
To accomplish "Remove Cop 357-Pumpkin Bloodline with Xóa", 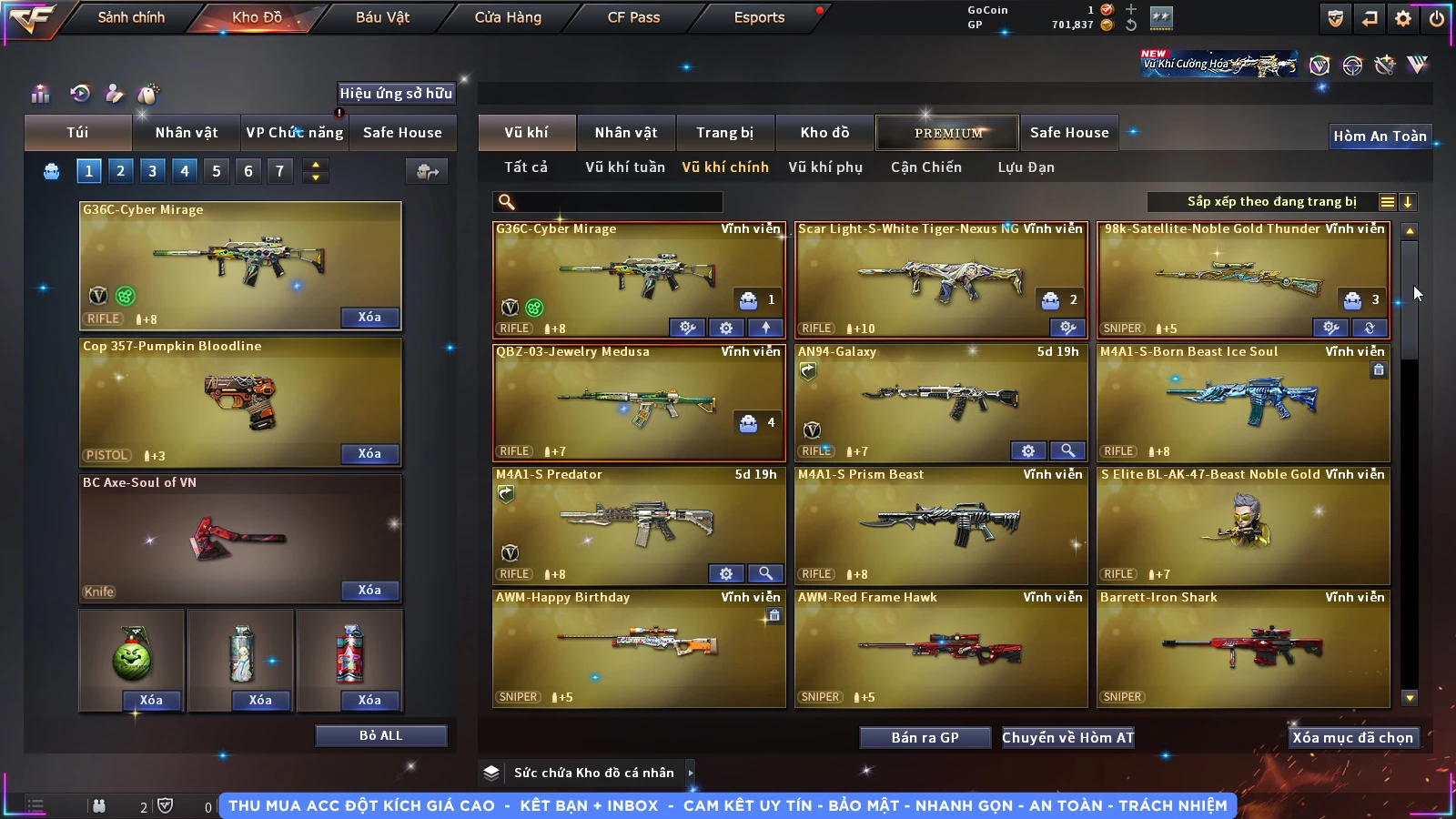I will [x=369, y=453].
